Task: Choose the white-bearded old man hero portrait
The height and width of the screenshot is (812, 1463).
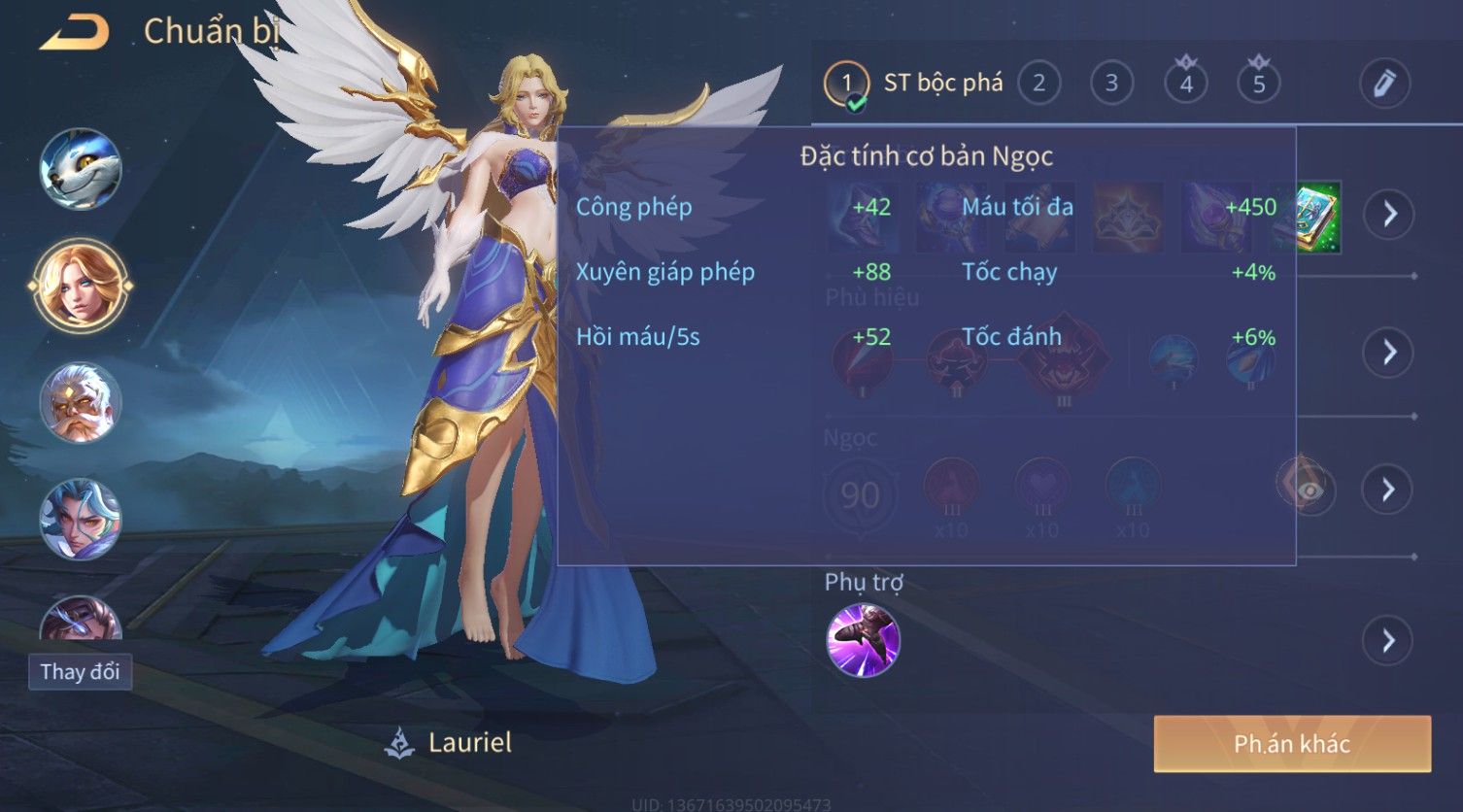Action: 80,402
